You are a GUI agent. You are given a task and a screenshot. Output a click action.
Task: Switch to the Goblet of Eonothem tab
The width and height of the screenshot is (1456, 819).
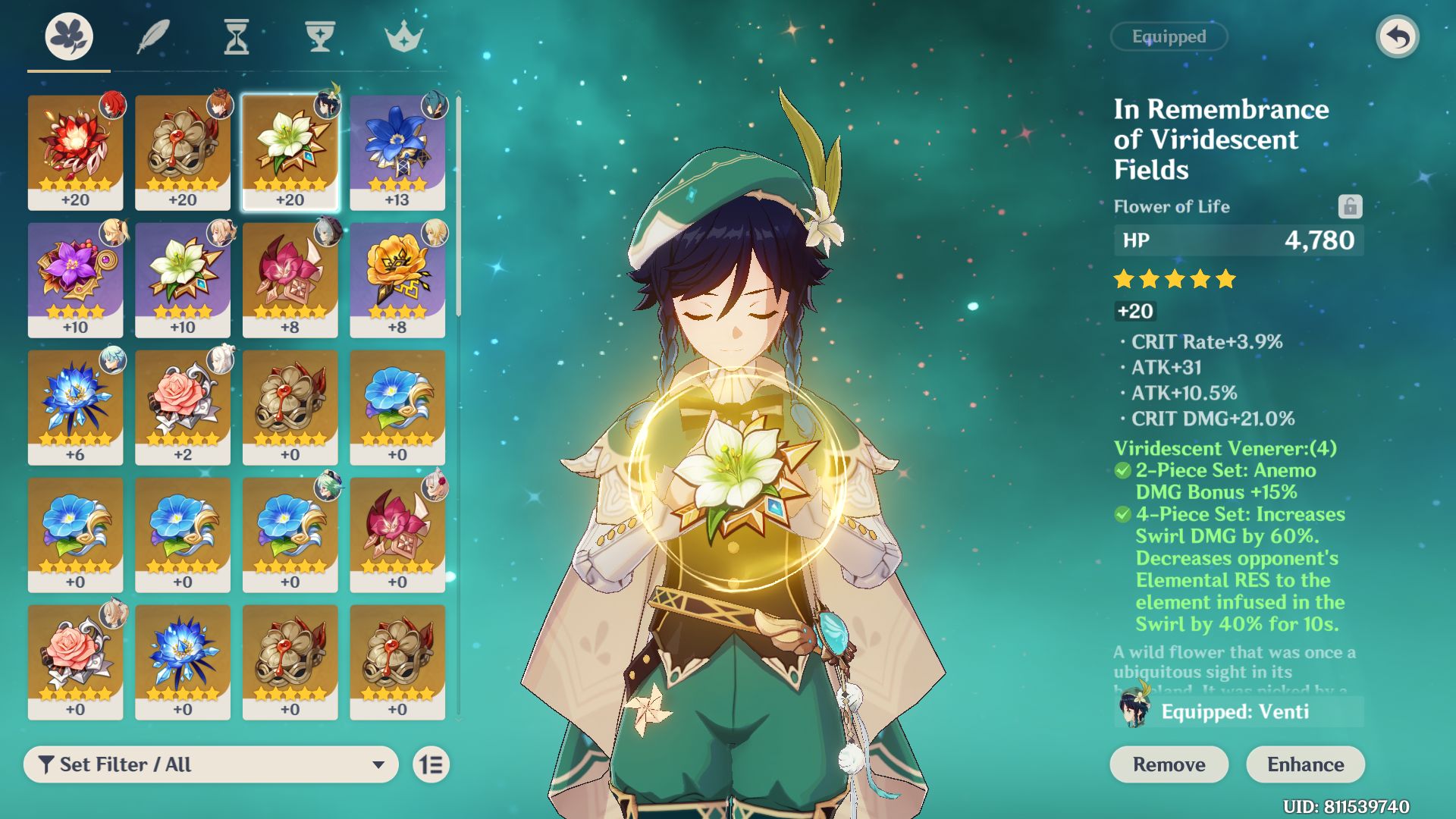(319, 36)
